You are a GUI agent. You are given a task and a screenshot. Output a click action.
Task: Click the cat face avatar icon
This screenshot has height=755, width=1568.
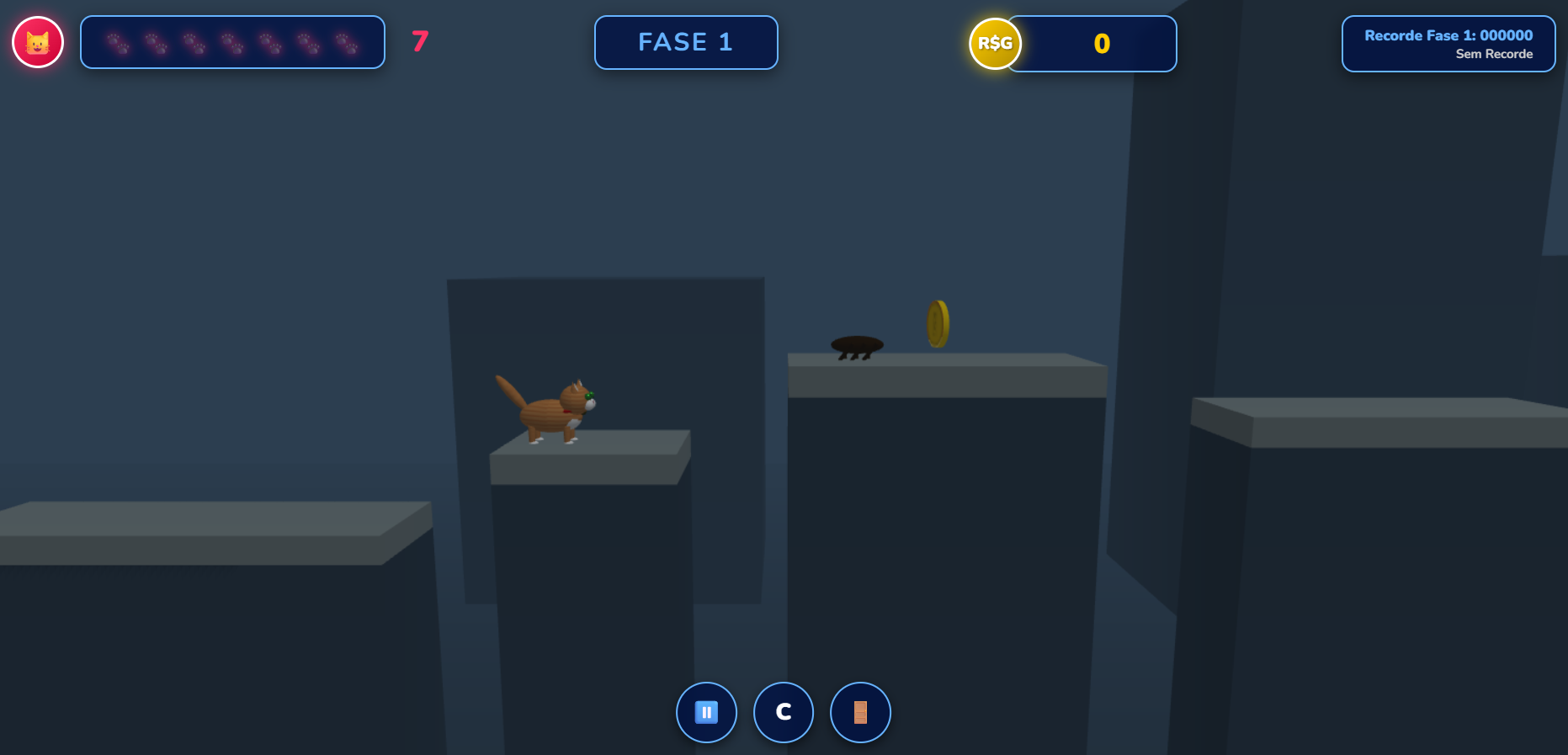(38, 42)
